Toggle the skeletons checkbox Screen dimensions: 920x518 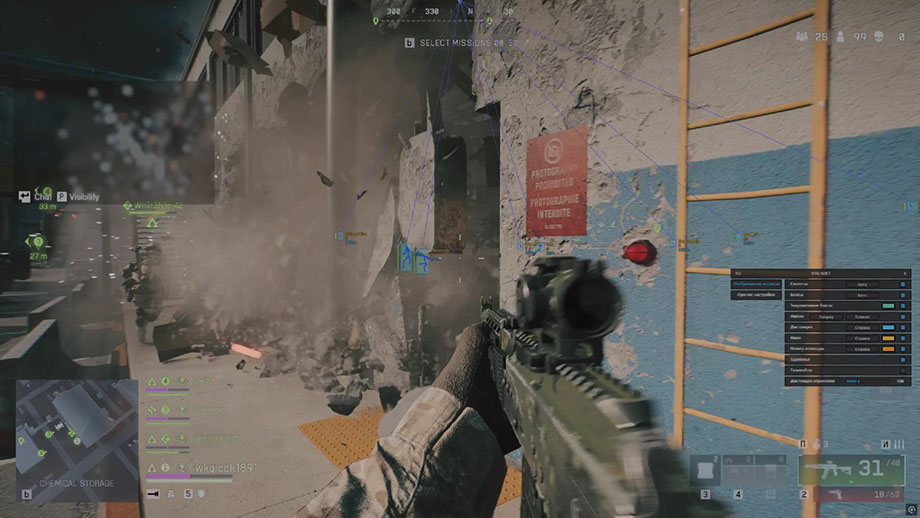click(903, 284)
